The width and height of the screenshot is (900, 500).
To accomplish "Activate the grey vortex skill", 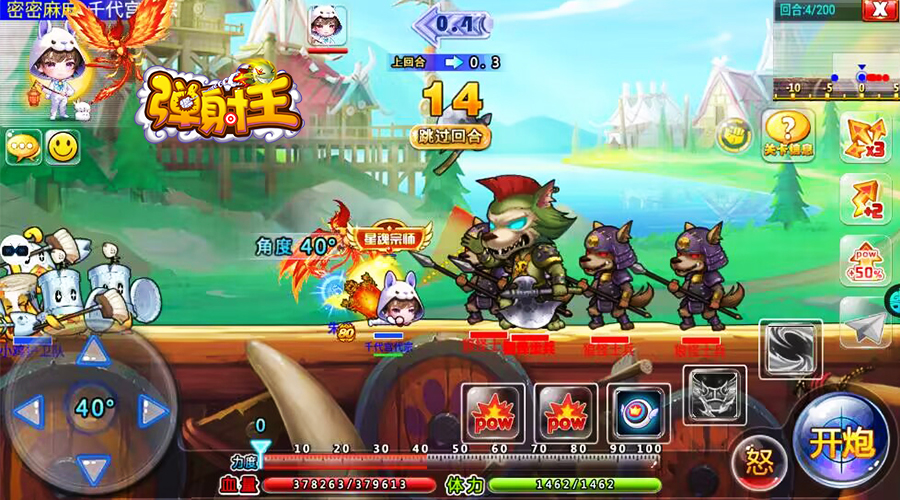I will (x=790, y=347).
